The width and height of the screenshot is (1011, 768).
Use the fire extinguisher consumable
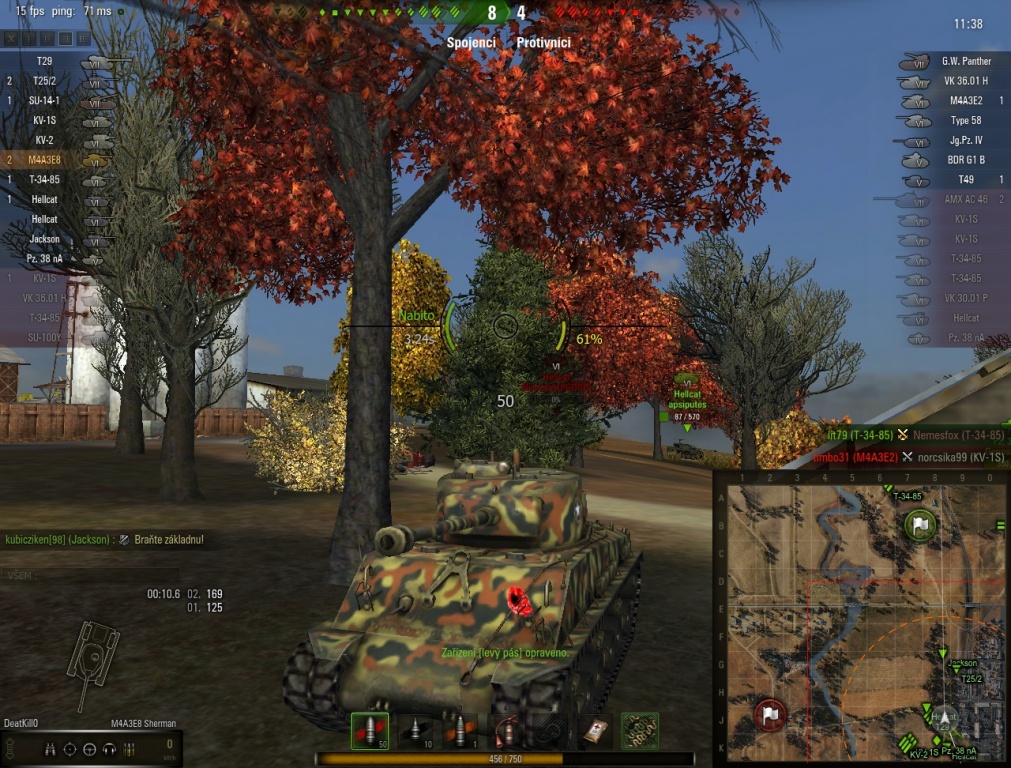506,731
